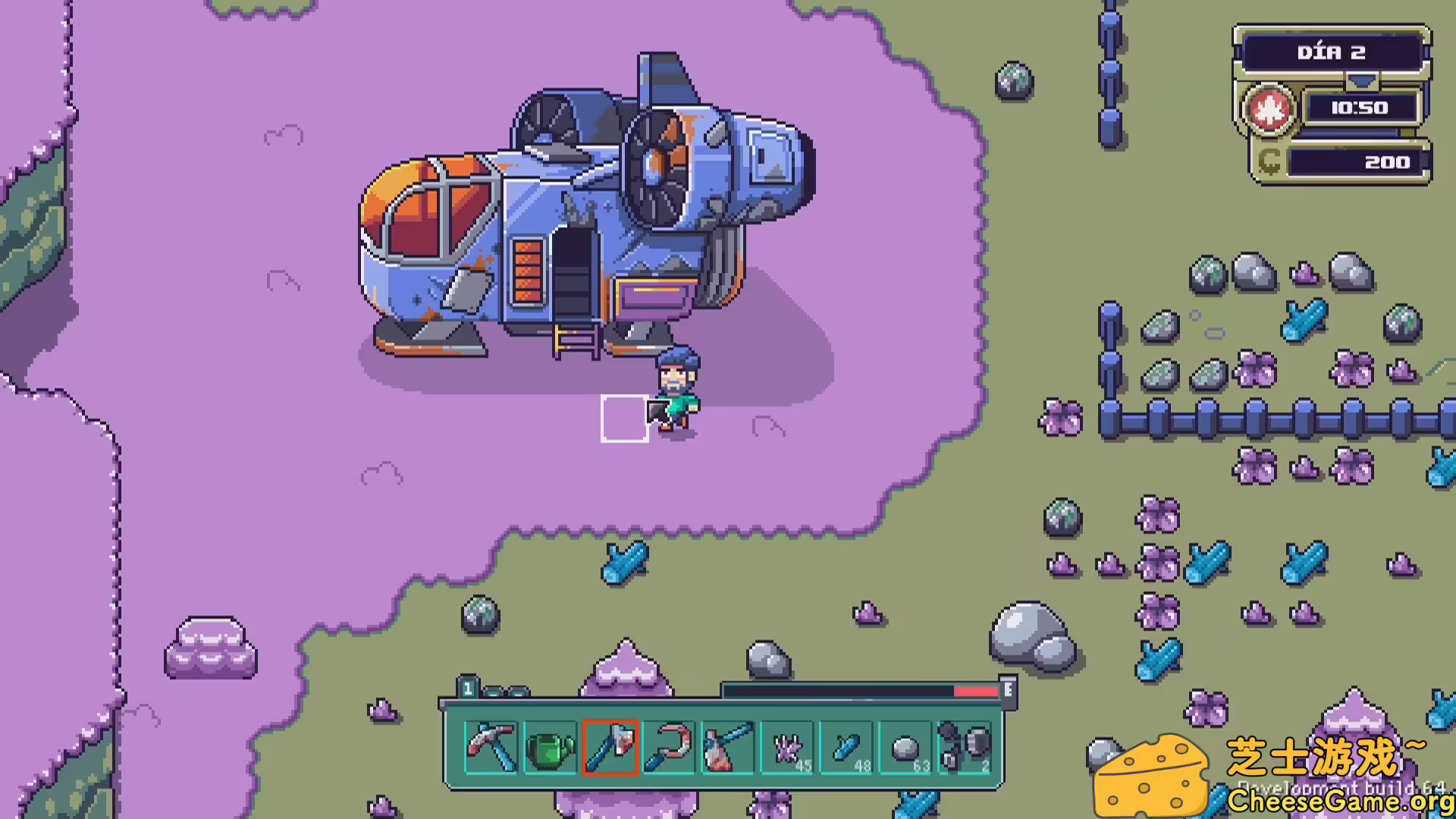This screenshot has height=819, width=1456.
Task: Switch to hotbar page tab 1
Action: pos(468,689)
